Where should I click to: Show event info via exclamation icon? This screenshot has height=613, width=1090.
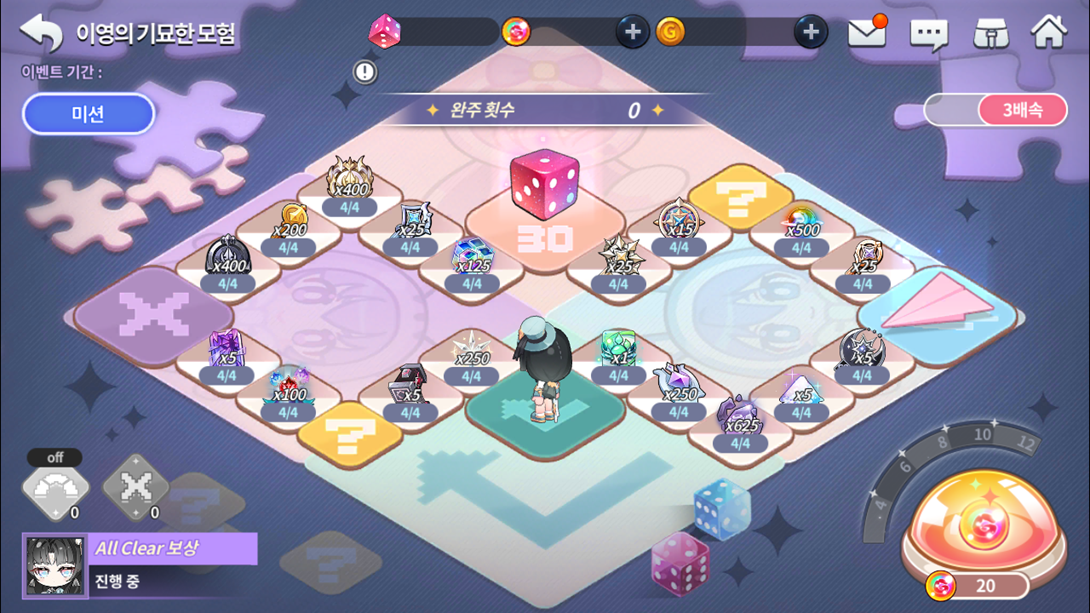coord(365,71)
